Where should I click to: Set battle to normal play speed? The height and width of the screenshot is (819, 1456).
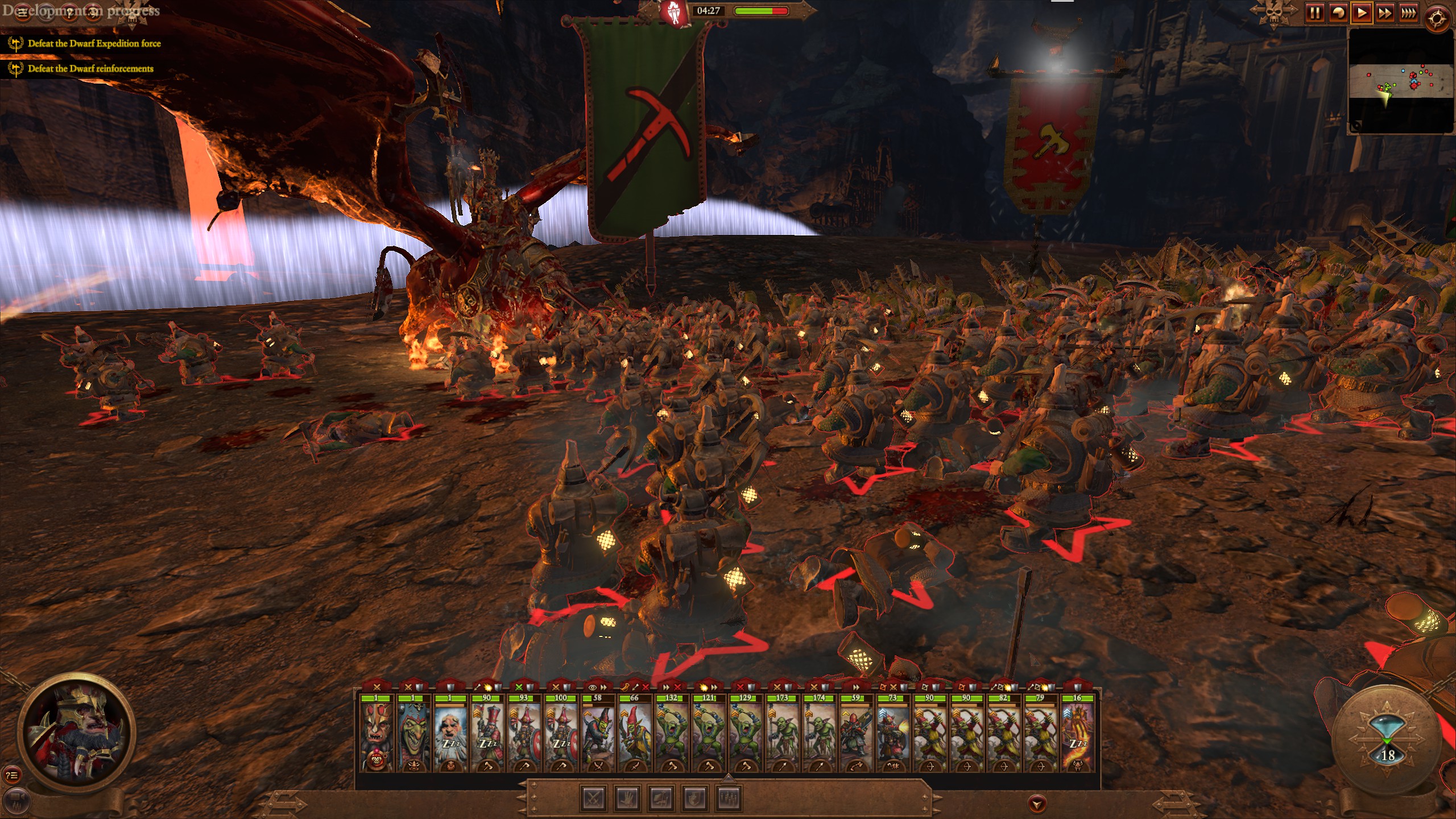coord(1362,13)
